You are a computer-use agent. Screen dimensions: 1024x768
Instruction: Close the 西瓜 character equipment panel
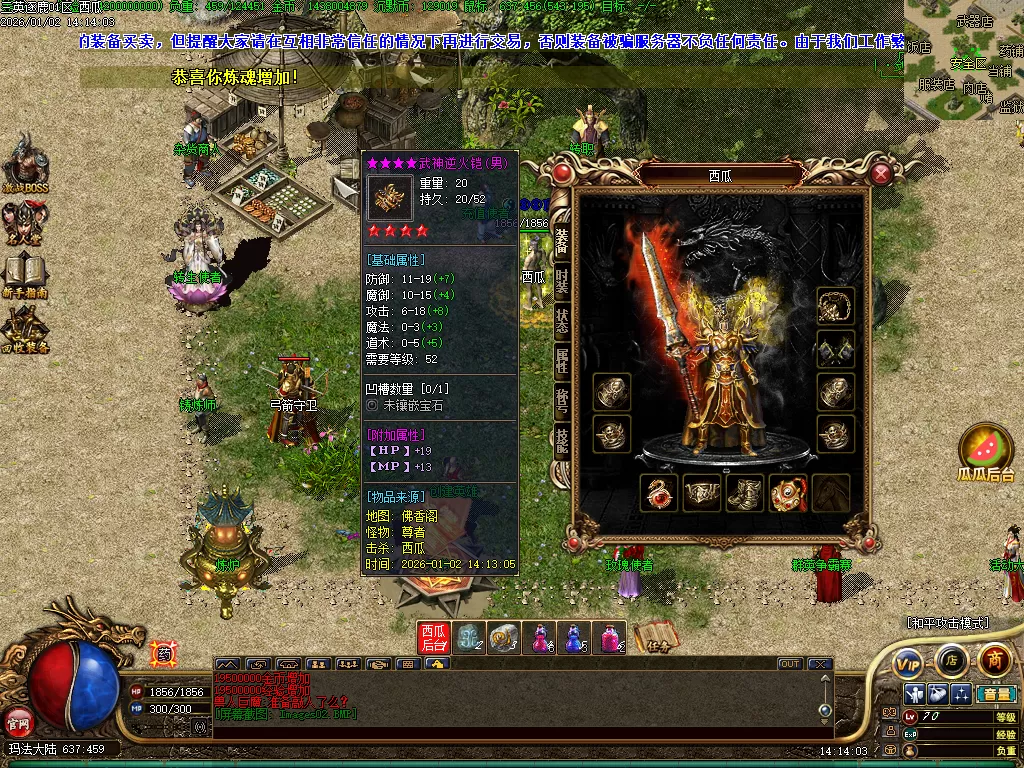pyautogui.click(x=881, y=175)
